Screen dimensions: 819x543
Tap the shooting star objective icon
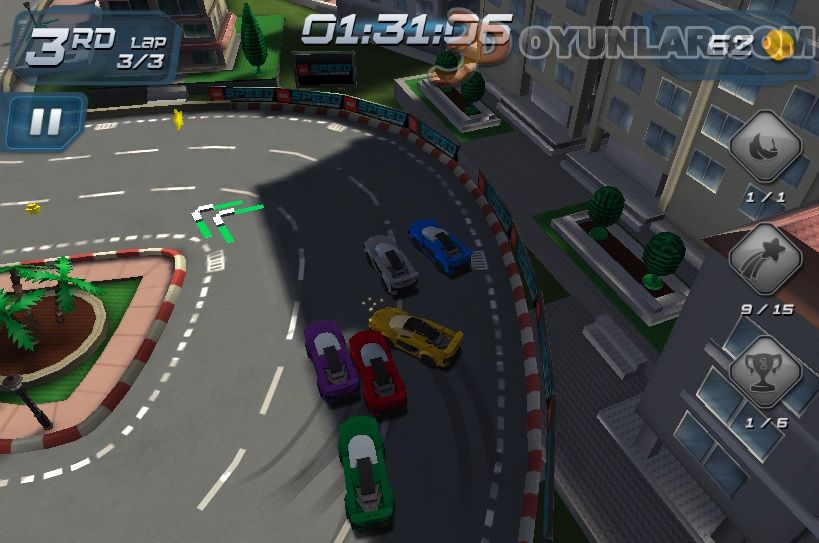(x=765, y=261)
